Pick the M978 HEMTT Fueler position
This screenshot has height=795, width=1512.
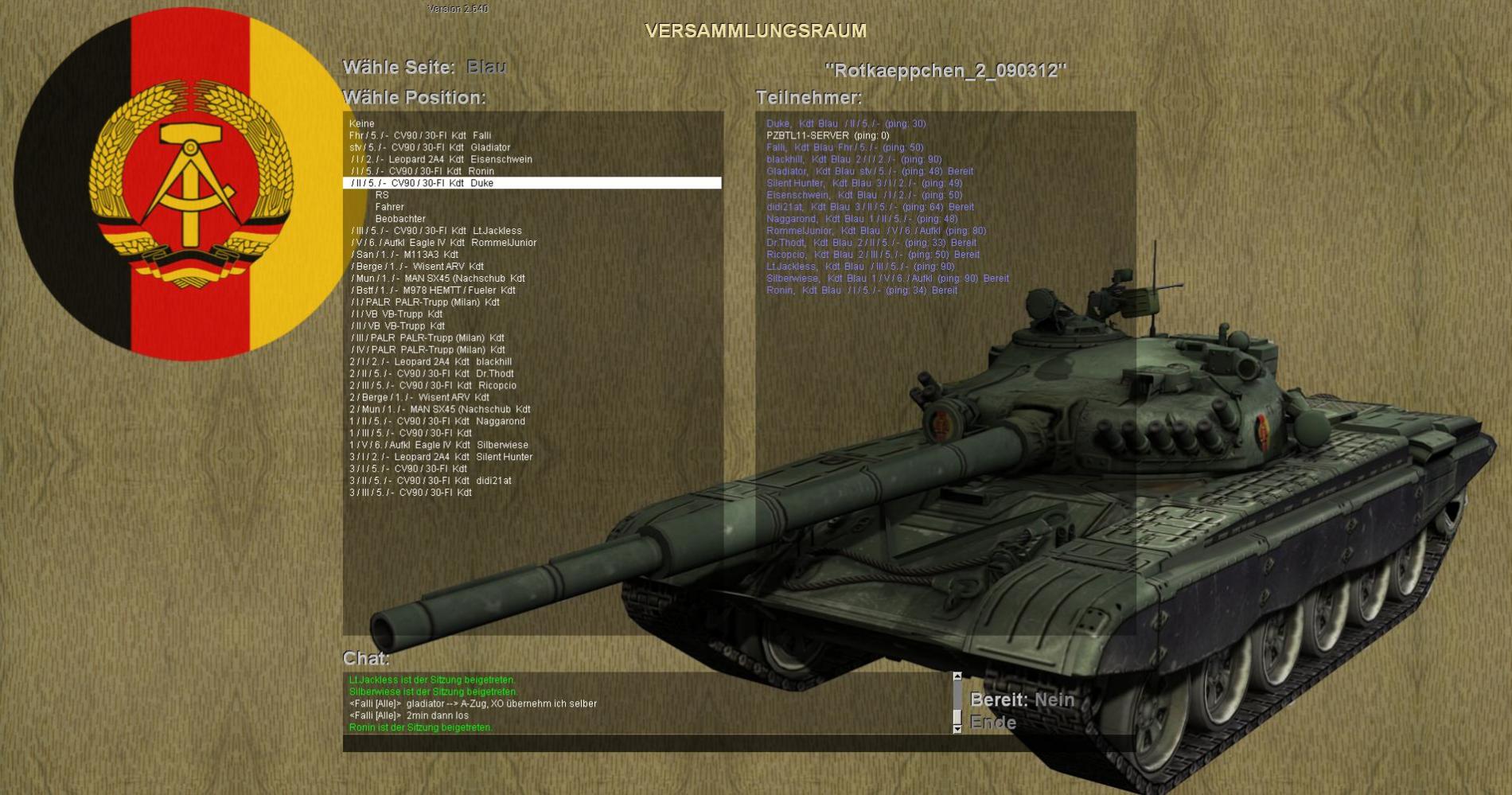coord(434,290)
